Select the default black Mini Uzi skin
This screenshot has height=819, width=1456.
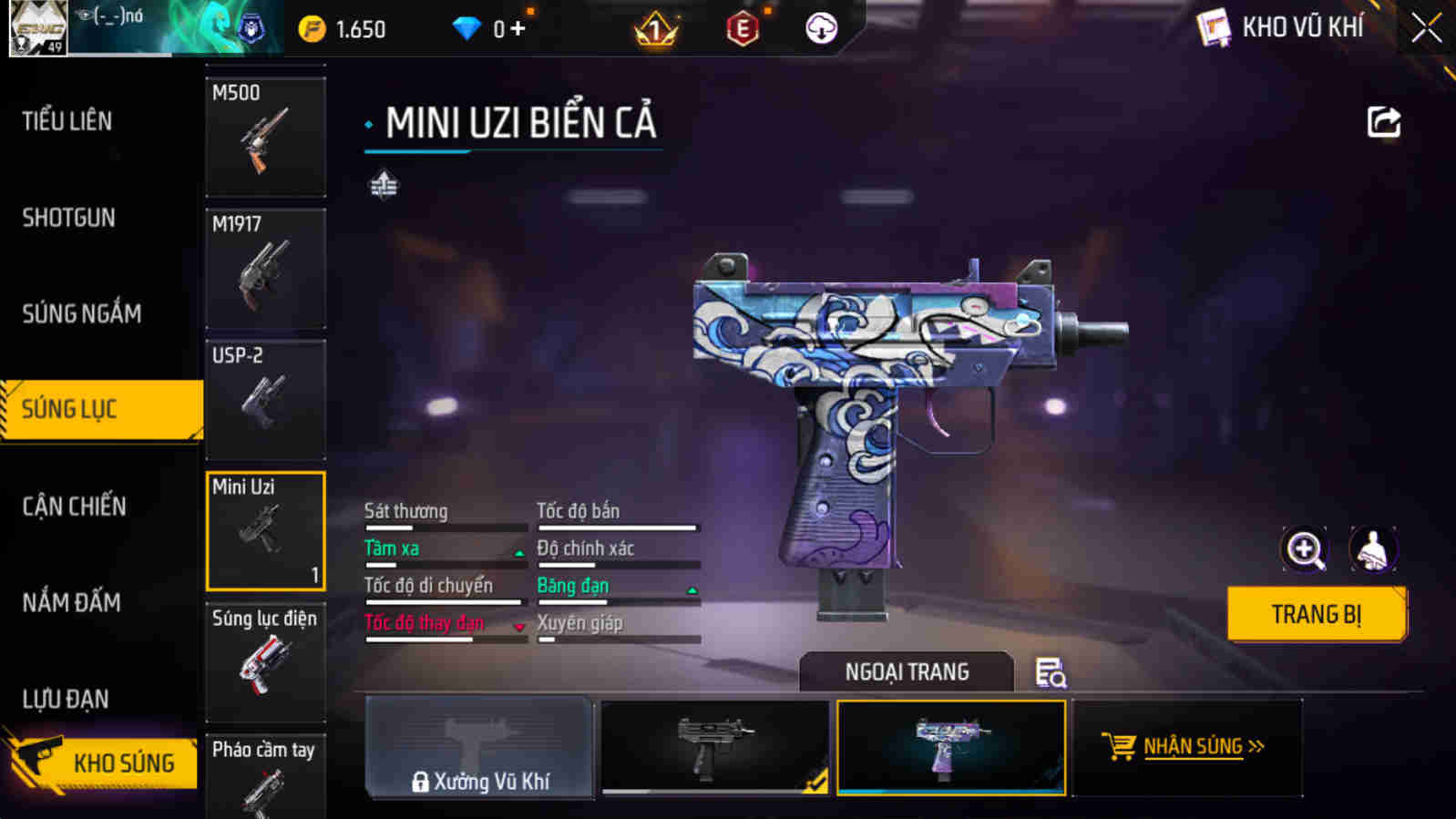pyautogui.click(x=714, y=747)
